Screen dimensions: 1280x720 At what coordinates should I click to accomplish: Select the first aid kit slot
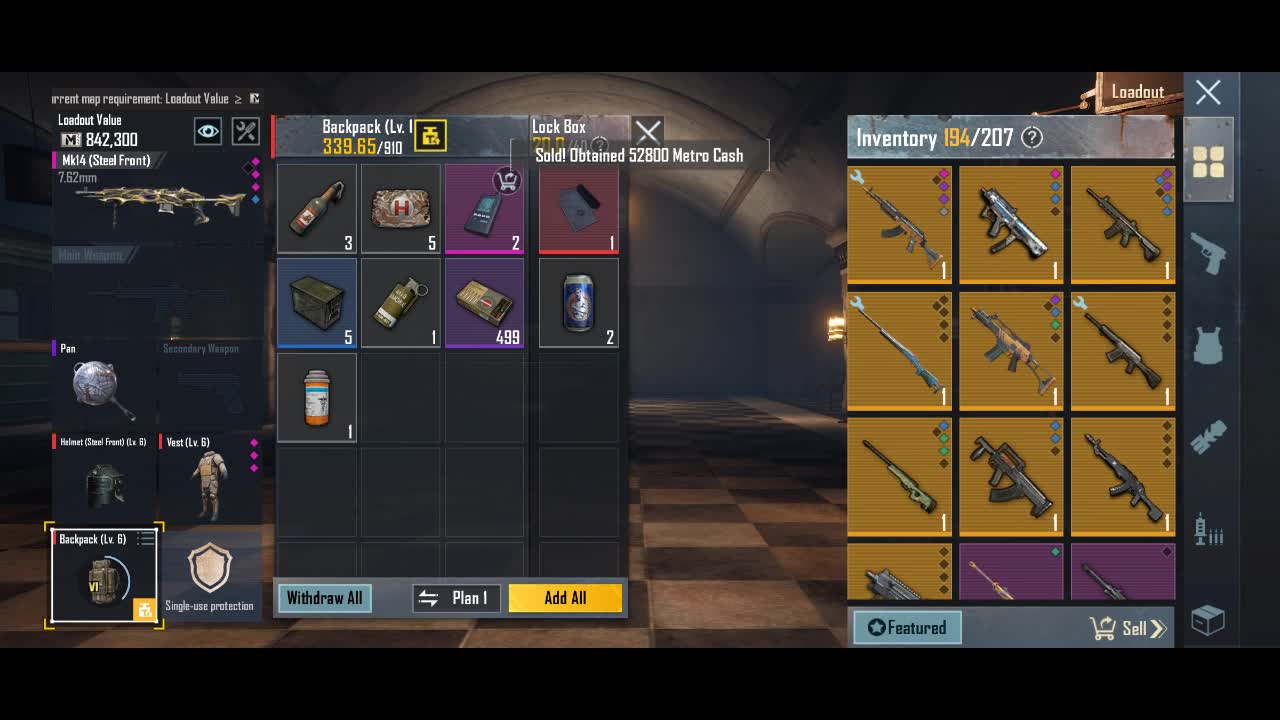coord(400,209)
